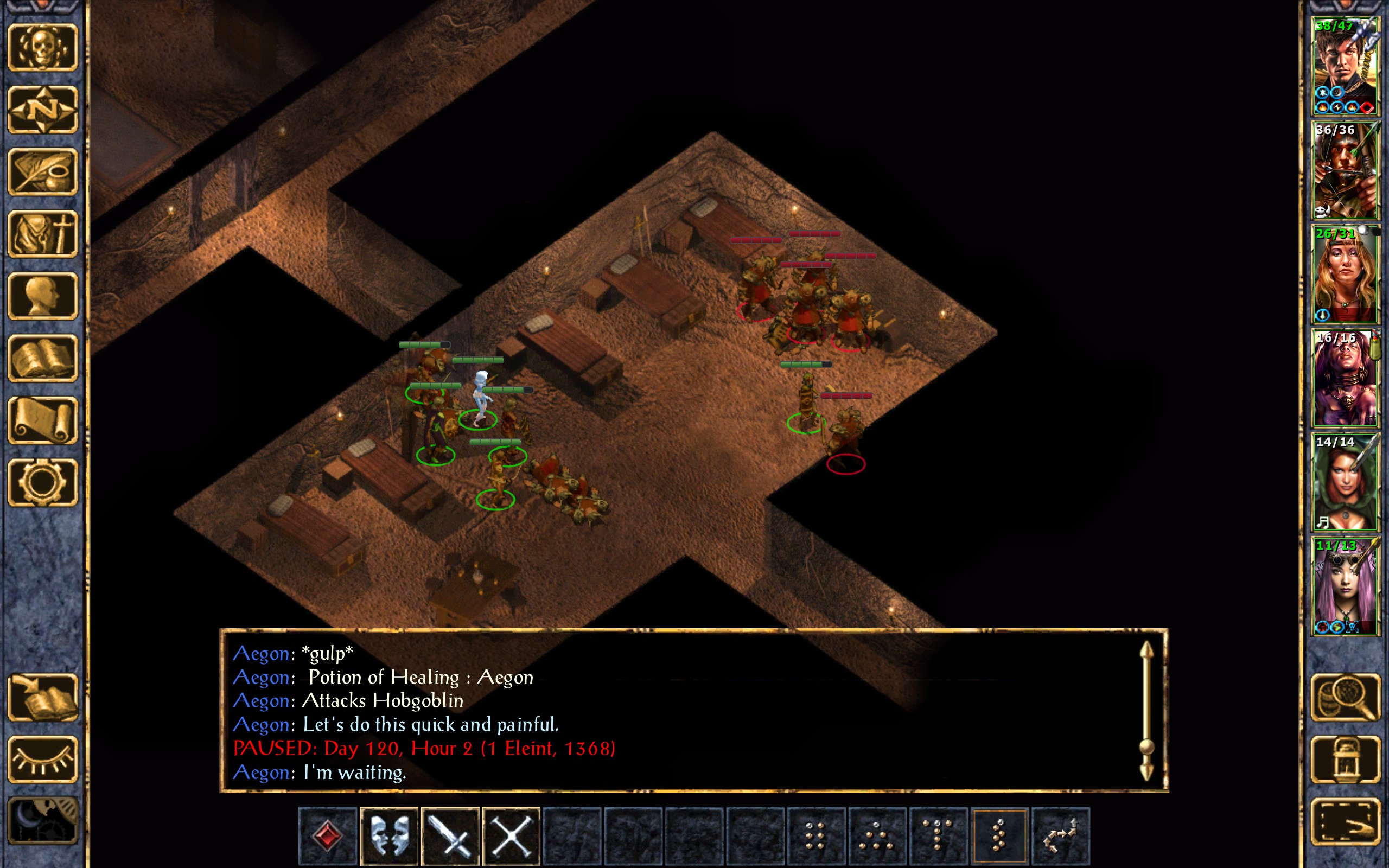Viewport: 1389px width, 868px height.
Task: Open the character record head icon
Action: (x=43, y=296)
